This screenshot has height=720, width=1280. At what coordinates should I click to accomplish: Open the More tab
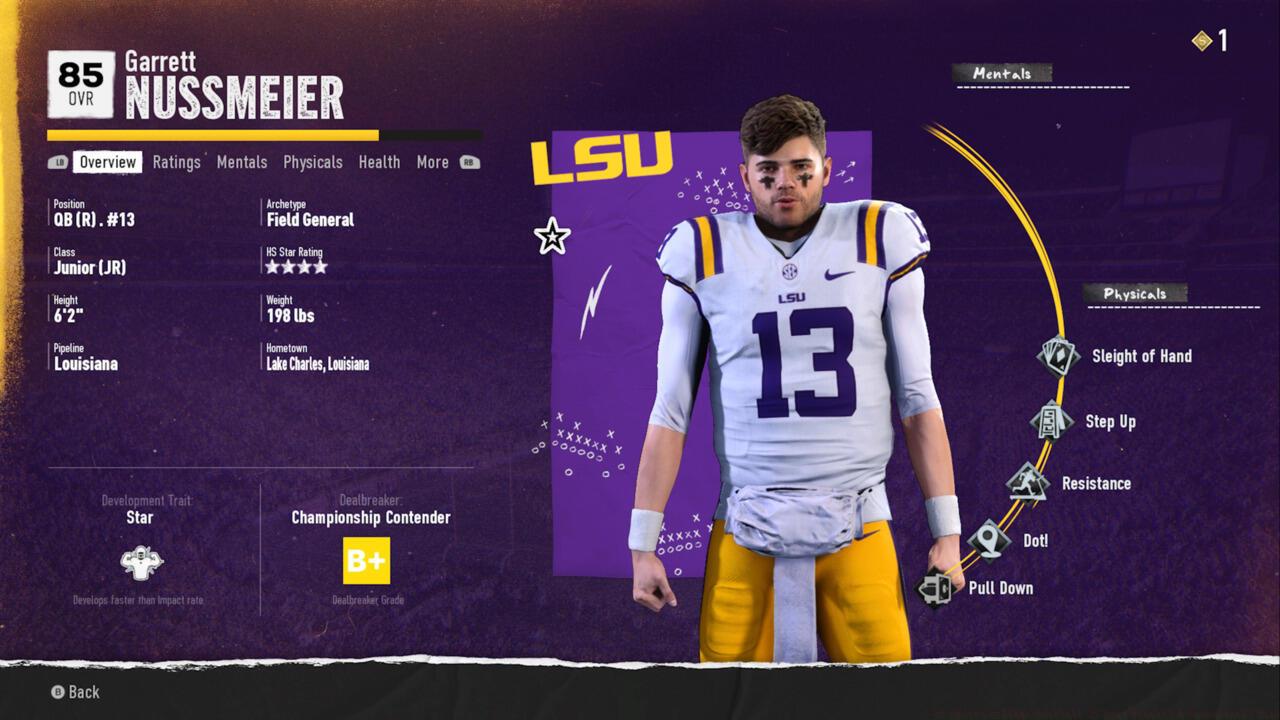pyautogui.click(x=433, y=162)
